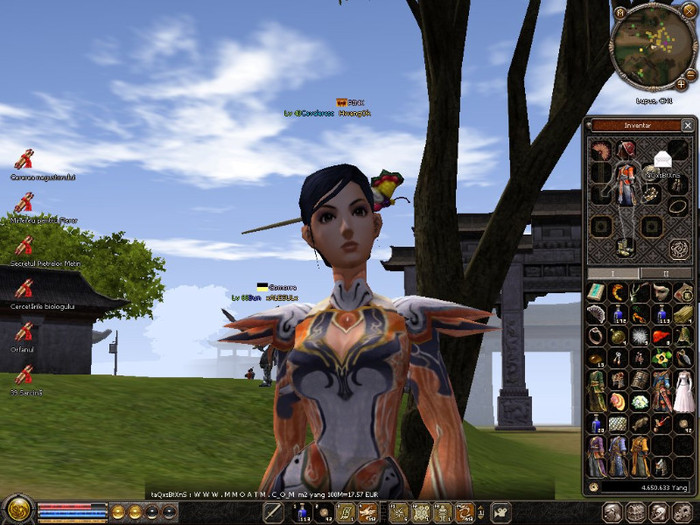Zoom in the minimap with plus button
This screenshot has height=525, width=700.
[681, 83]
